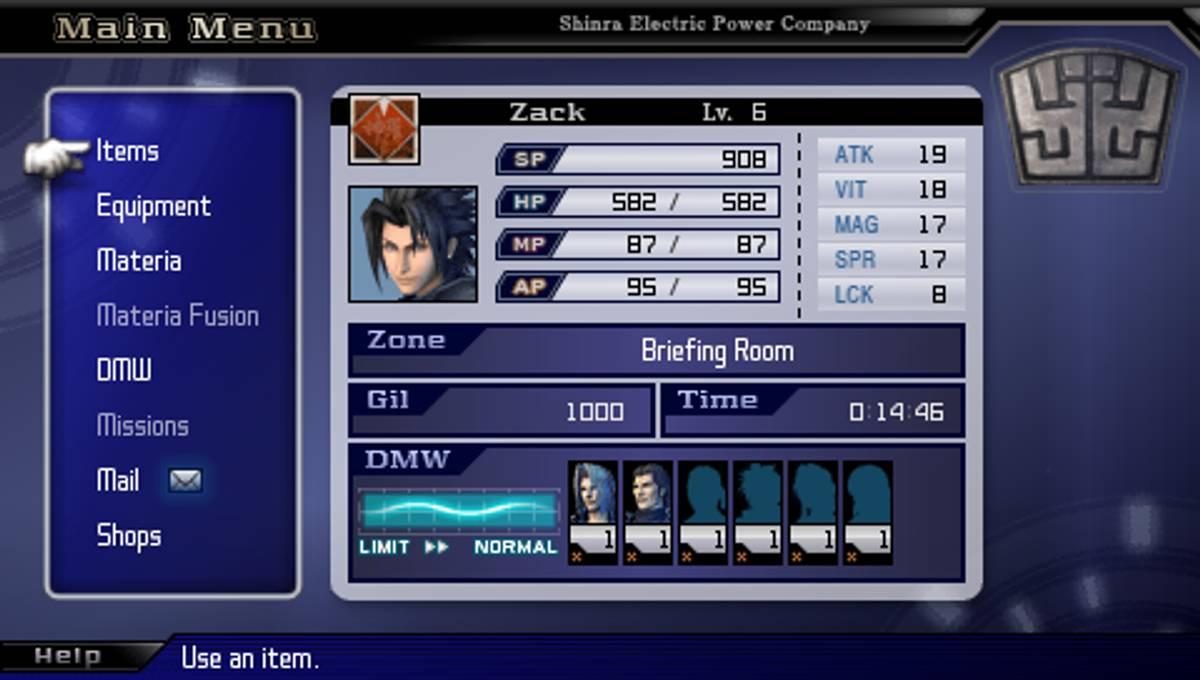Click the new mail envelope icon

[185, 481]
